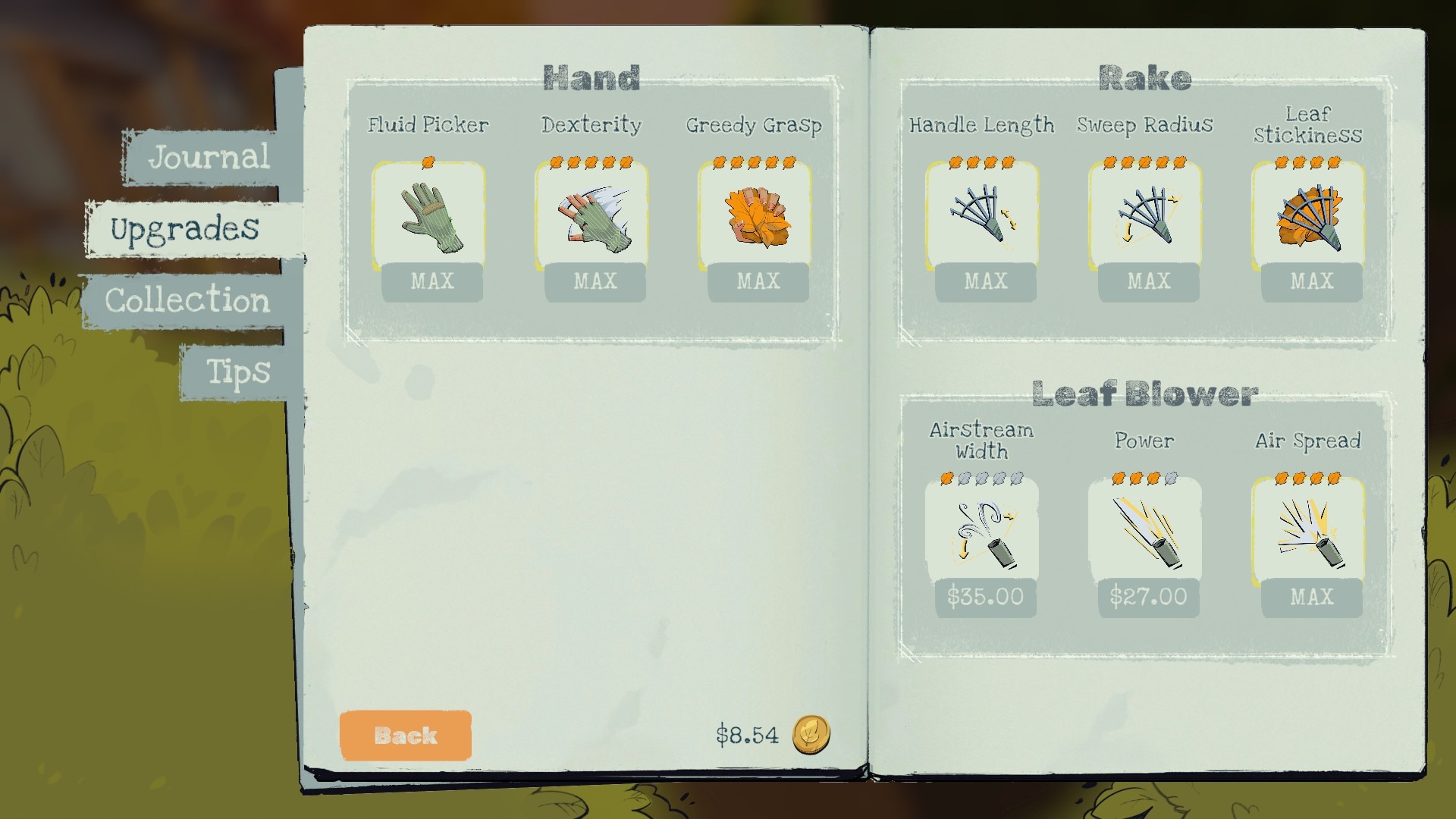The height and width of the screenshot is (819, 1456).
Task: Purchase the Power upgrade for $27.00
Action: 1148,597
